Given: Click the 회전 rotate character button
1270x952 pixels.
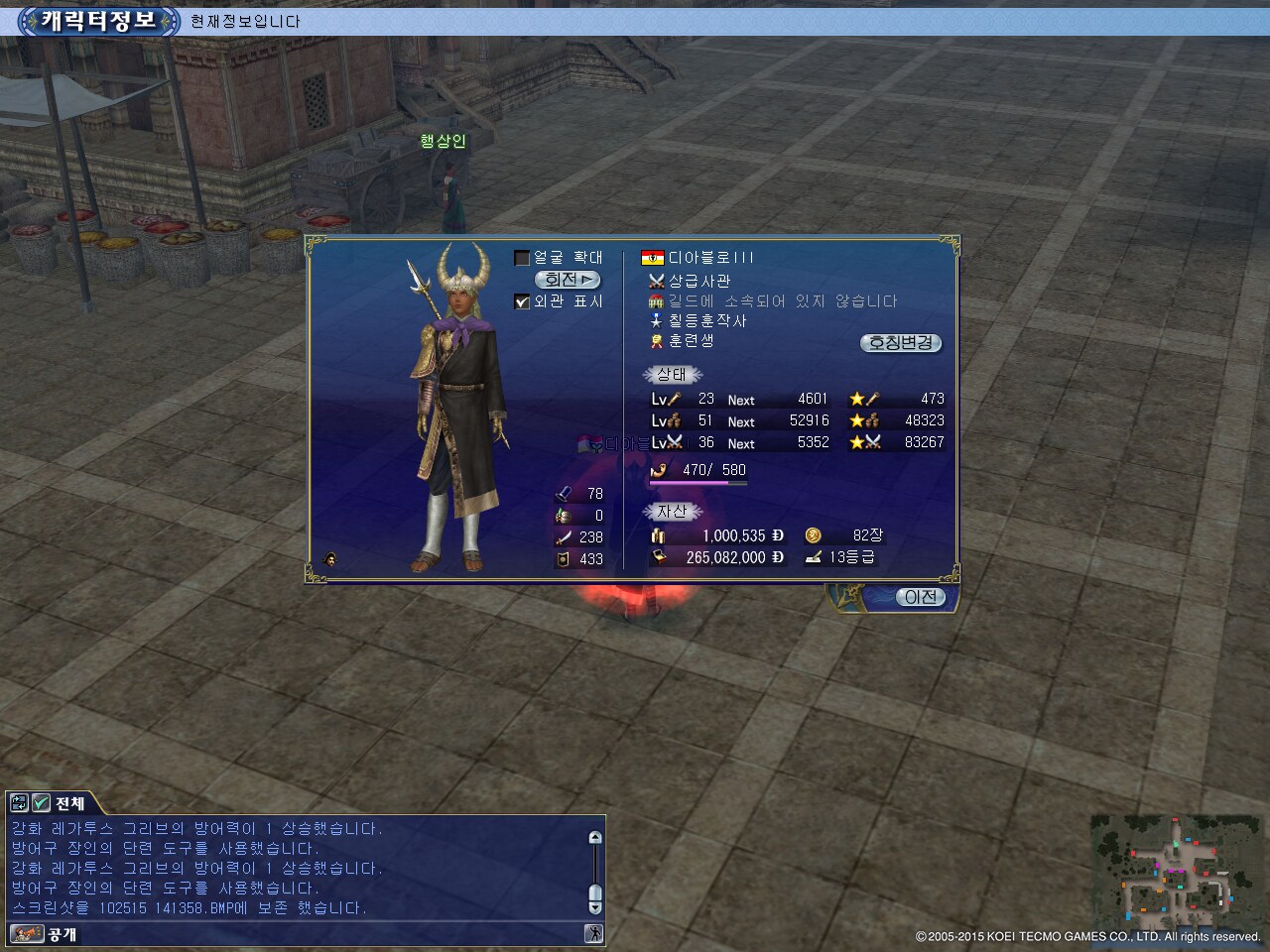Looking at the screenshot, I should pos(568,280).
